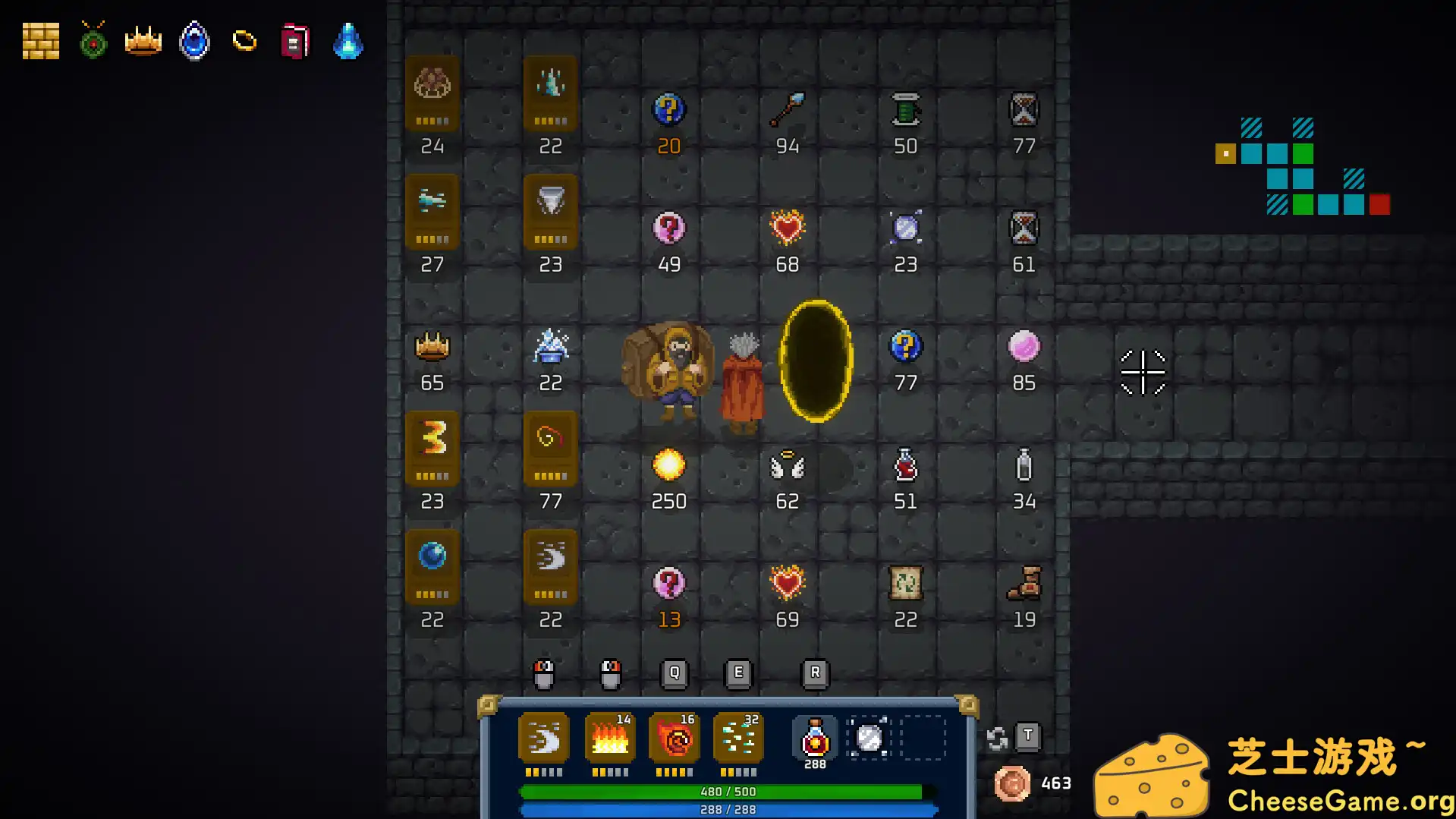Select the blue sapphire gem relic
The height and width of the screenshot is (819, 1456).
click(x=194, y=41)
